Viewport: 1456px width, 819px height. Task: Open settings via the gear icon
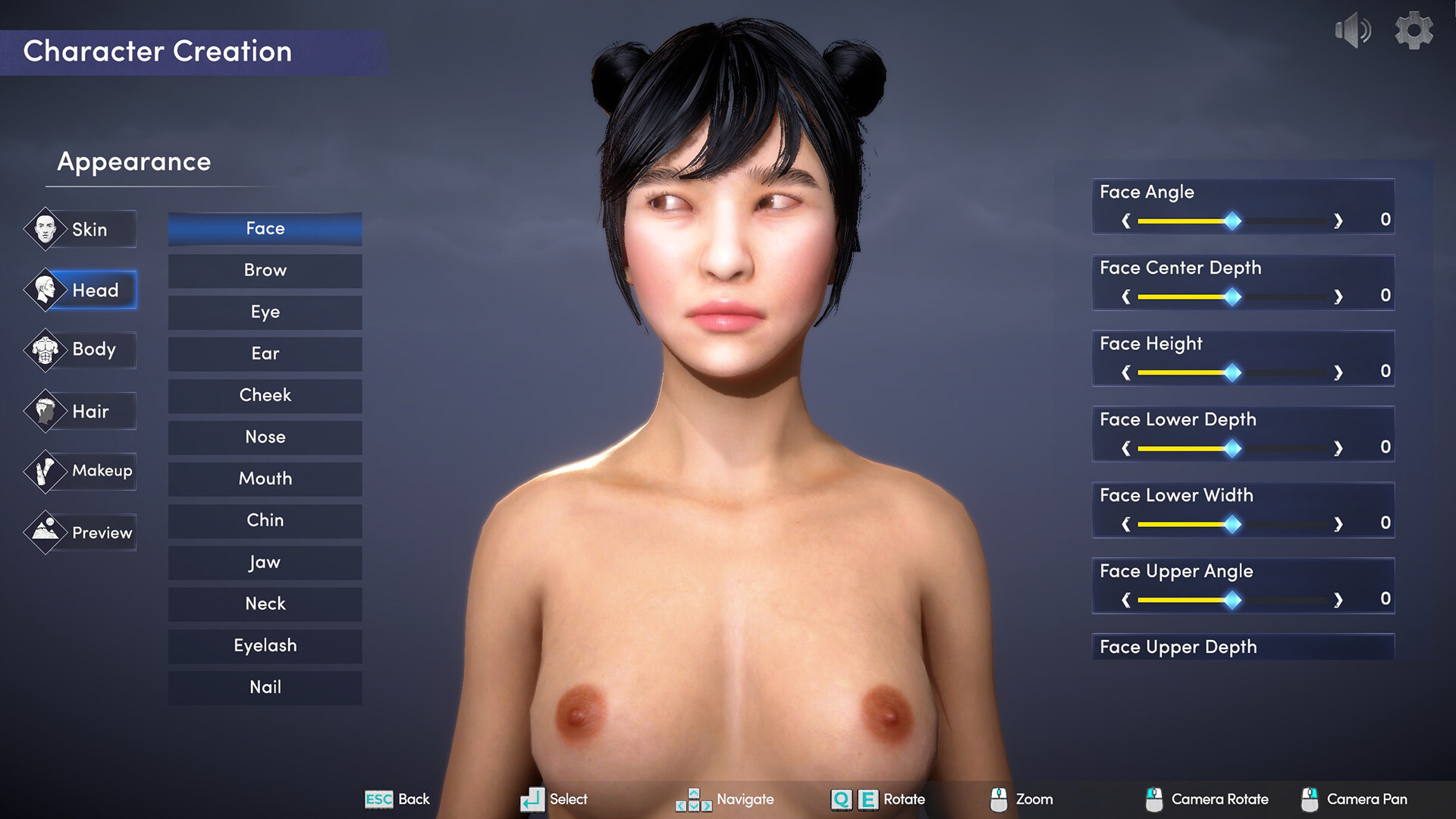(x=1414, y=31)
